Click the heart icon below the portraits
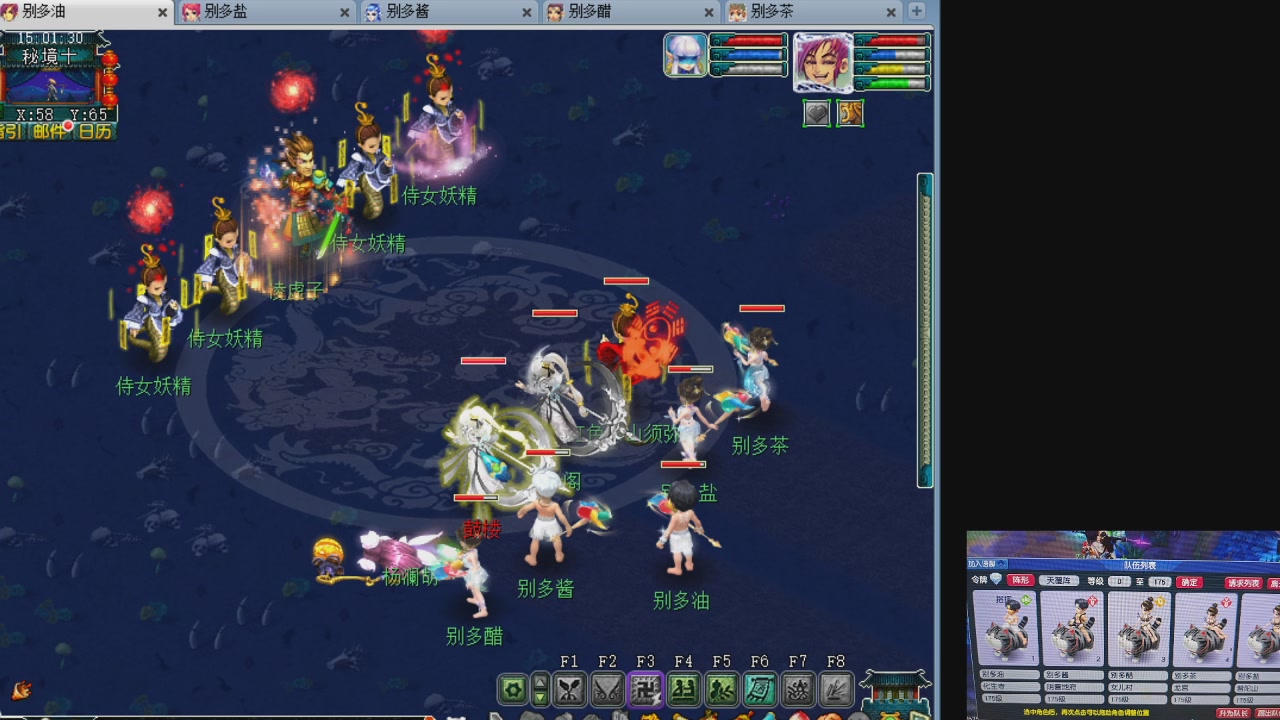The width and height of the screenshot is (1280, 720). click(816, 113)
